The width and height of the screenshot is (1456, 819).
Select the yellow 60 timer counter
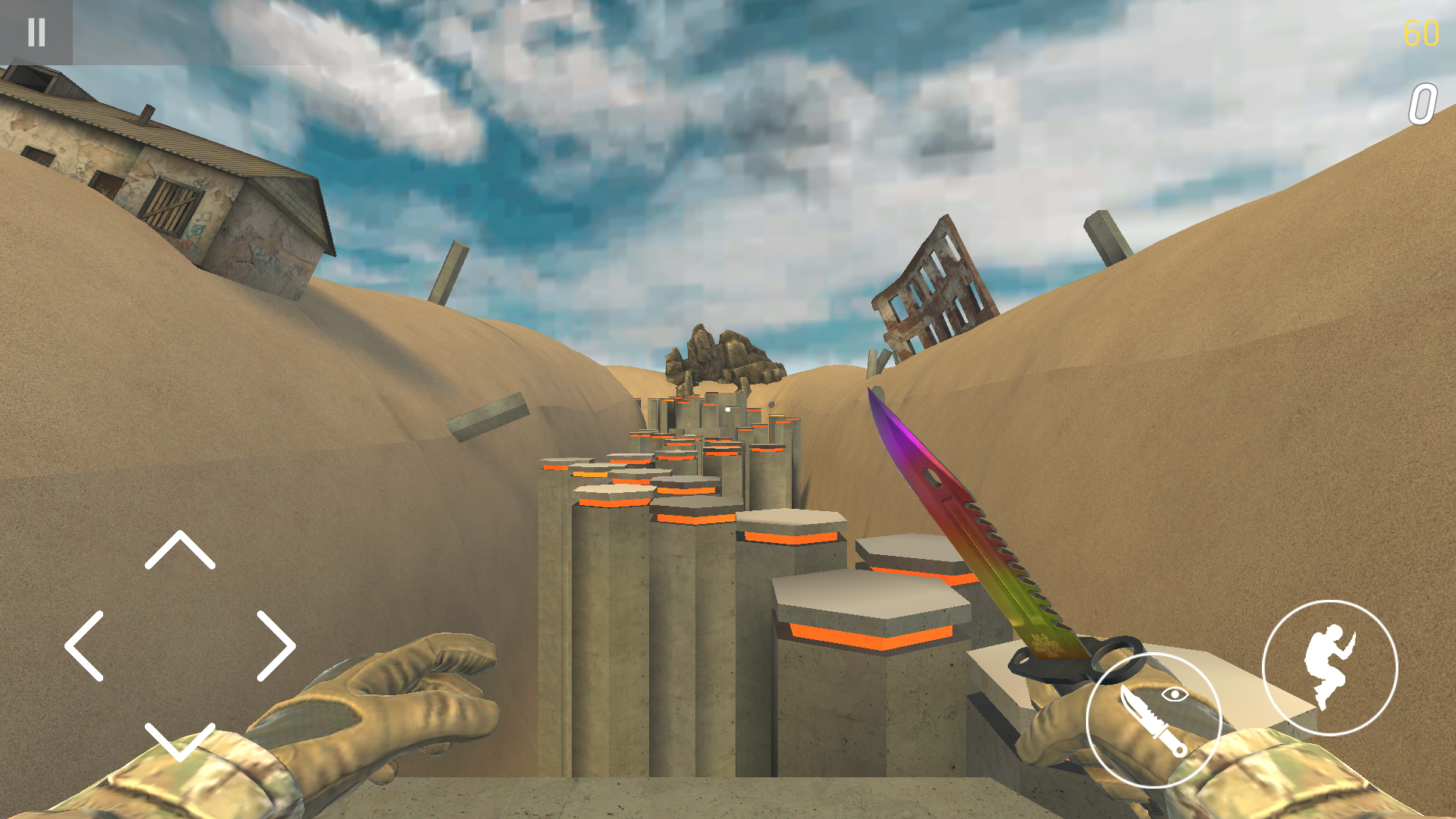click(1422, 33)
